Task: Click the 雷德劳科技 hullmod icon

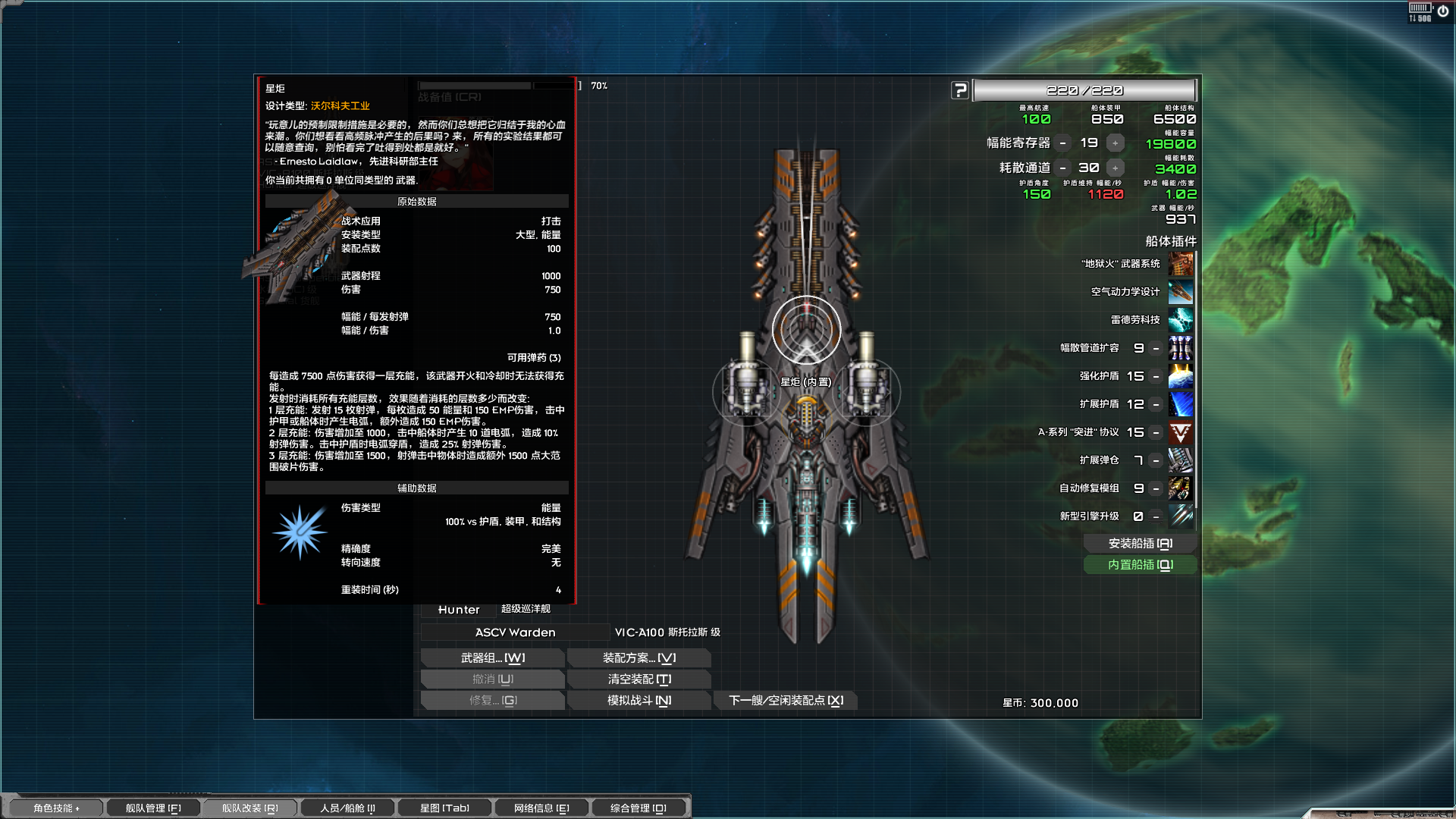Action: 1181,320
